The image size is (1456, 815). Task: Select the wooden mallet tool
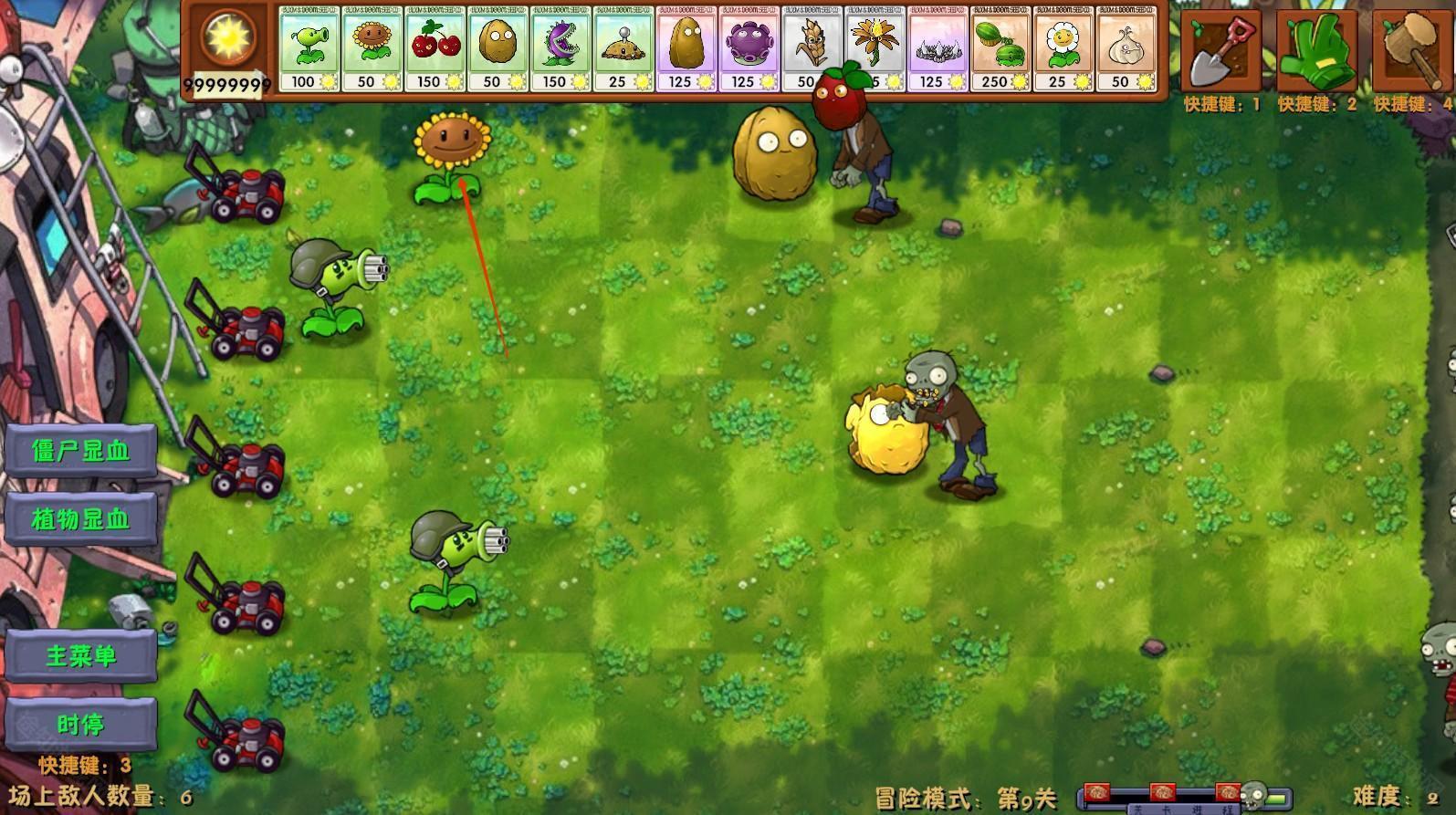(1411, 50)
